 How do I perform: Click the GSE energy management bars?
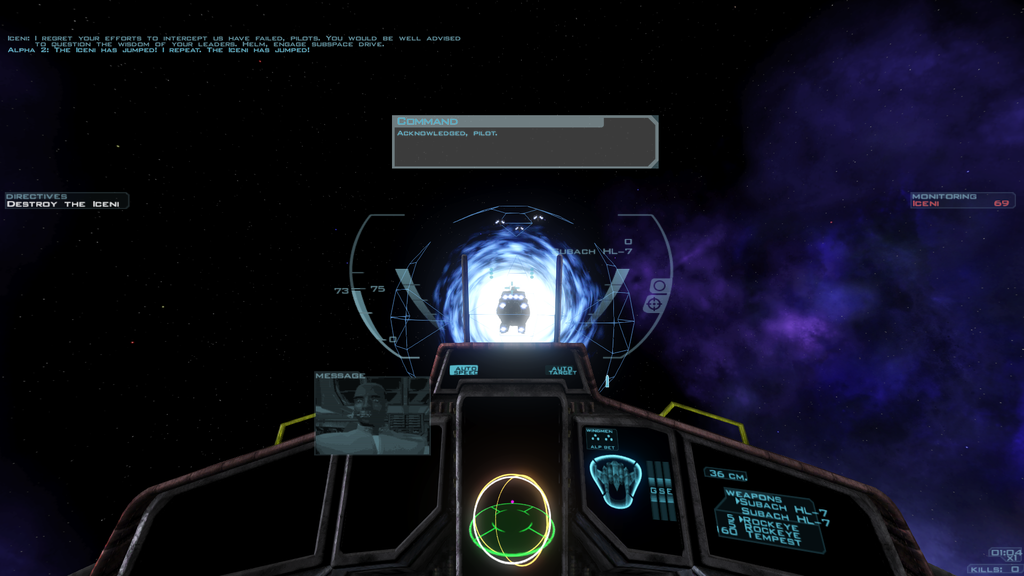(x=661, y=489)
